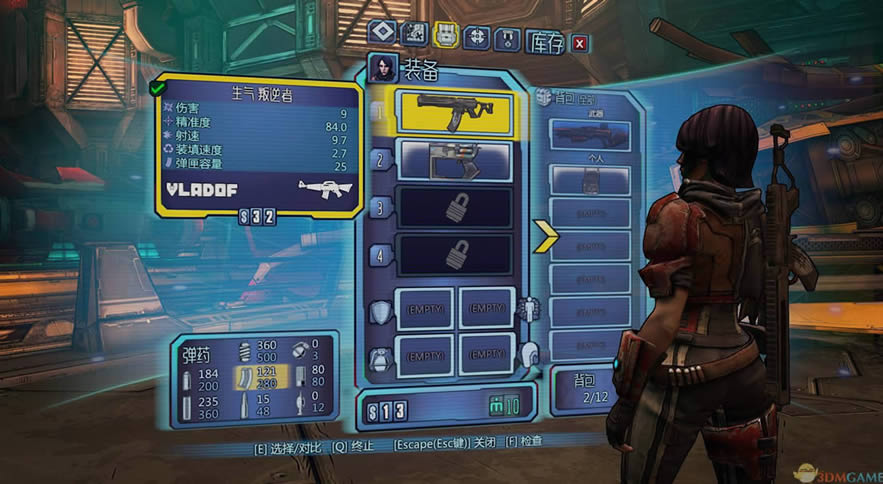Click the locked weapon slot 3
This screenshot has width=883, height=484.
click(x=454, y=207)
